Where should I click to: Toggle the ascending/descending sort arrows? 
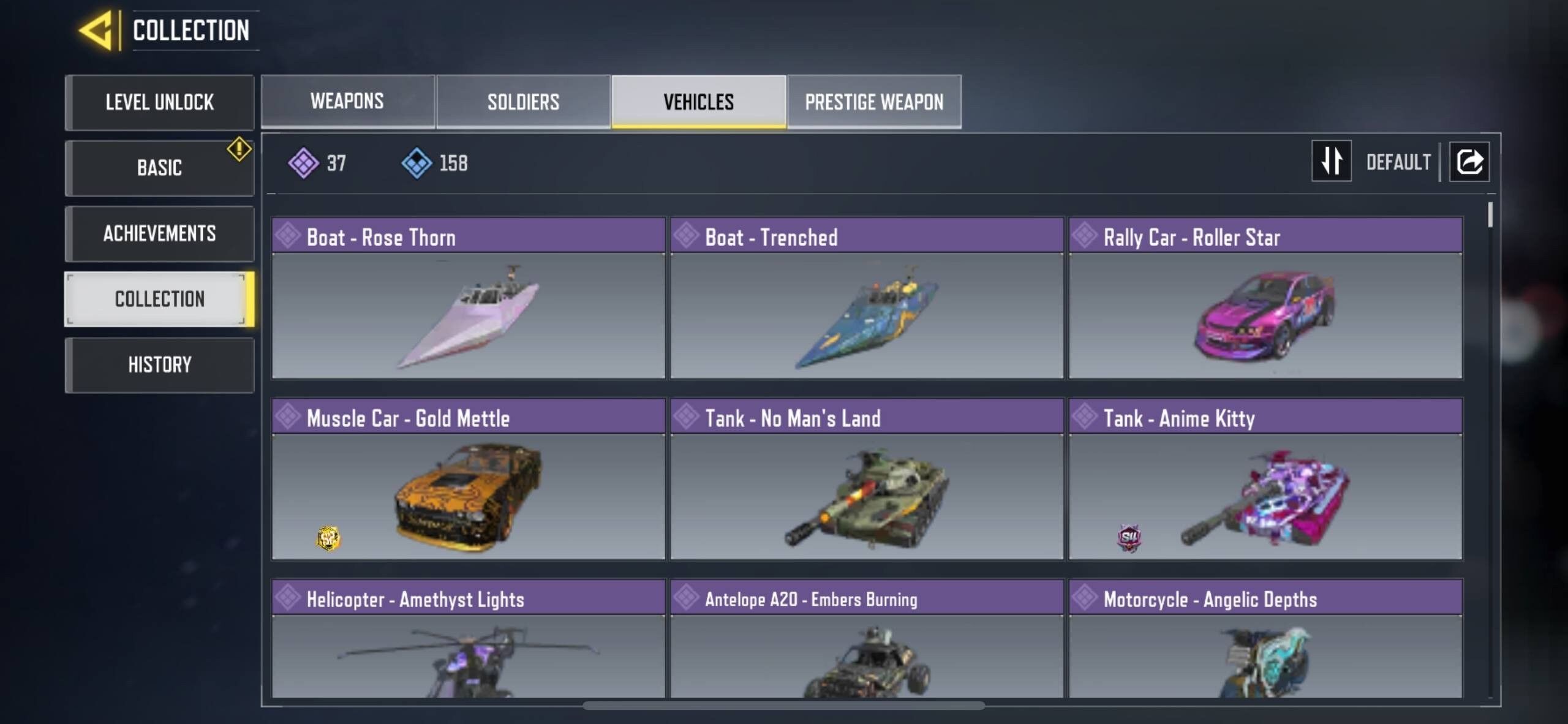(x=1332, y=161)
